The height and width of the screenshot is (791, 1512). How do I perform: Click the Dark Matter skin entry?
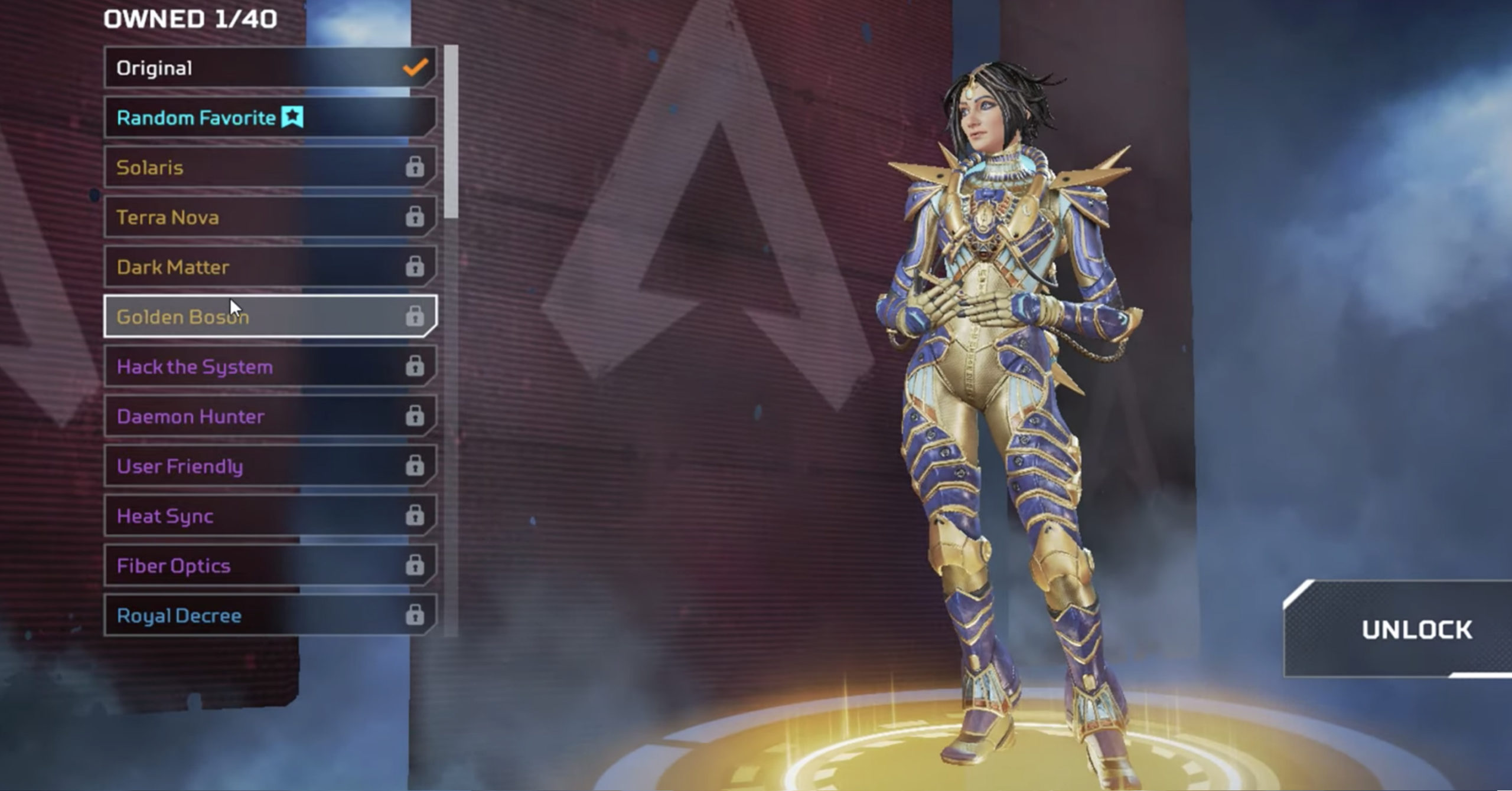270,267
